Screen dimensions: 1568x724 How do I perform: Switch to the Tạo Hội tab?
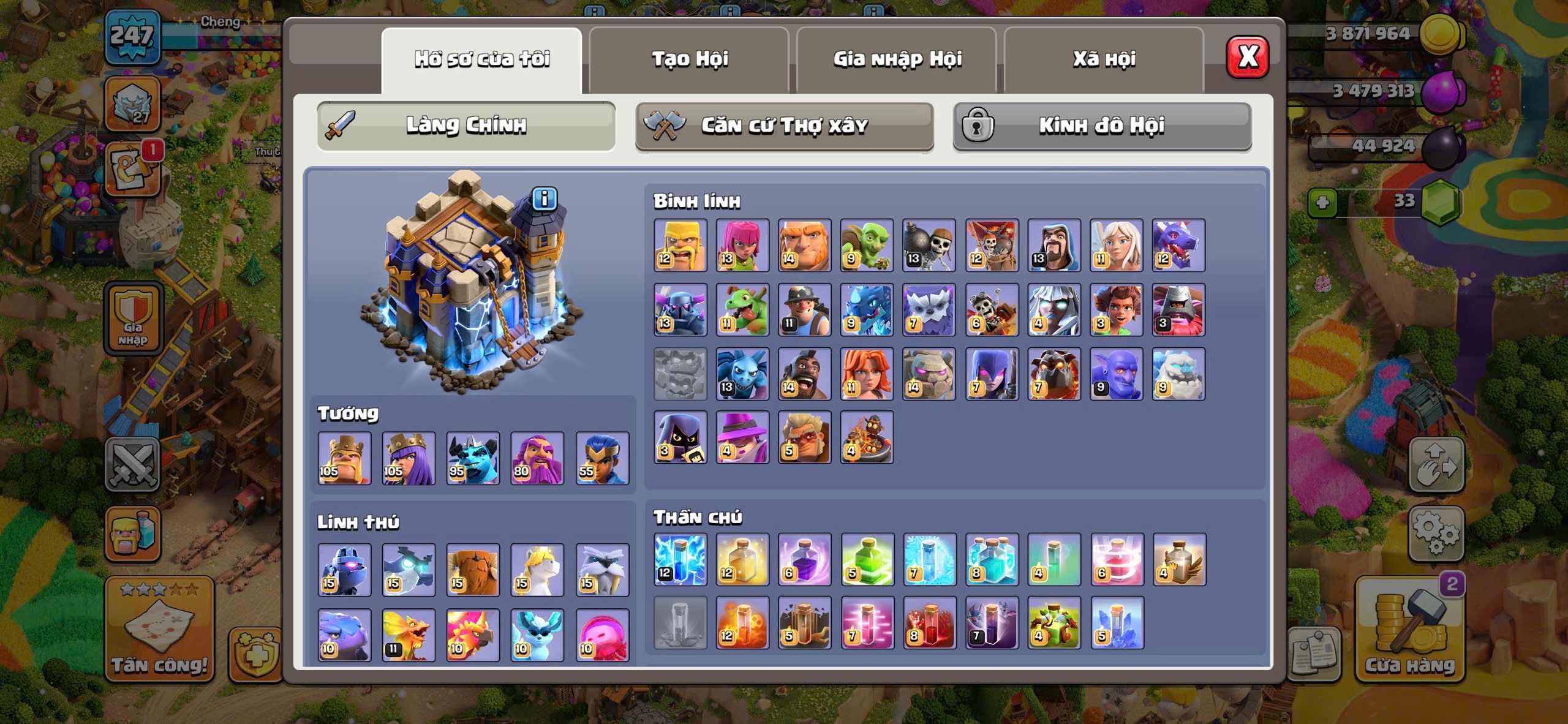[689, 59]
